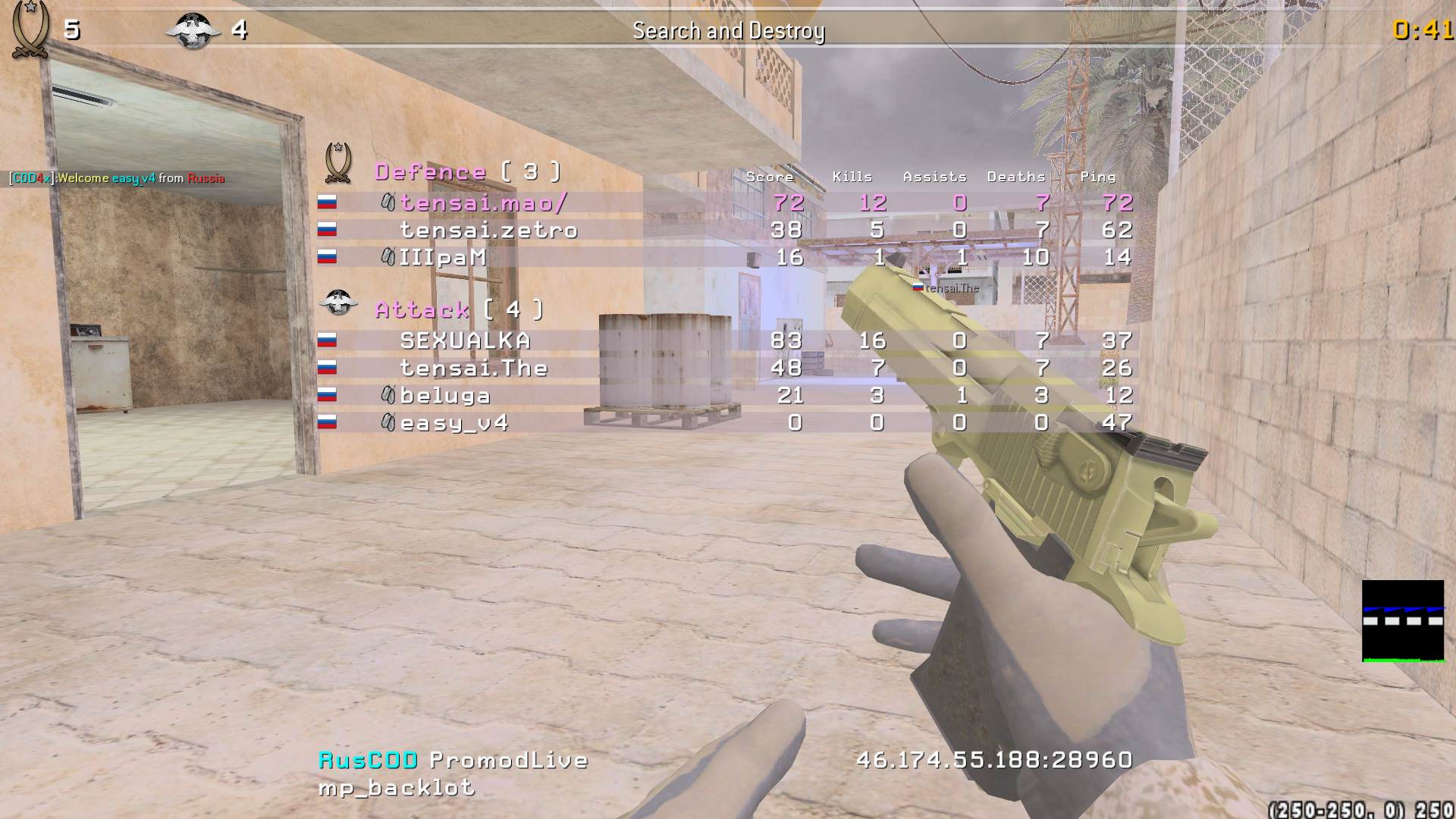Click the lagometer network graph

(1403, 621)
